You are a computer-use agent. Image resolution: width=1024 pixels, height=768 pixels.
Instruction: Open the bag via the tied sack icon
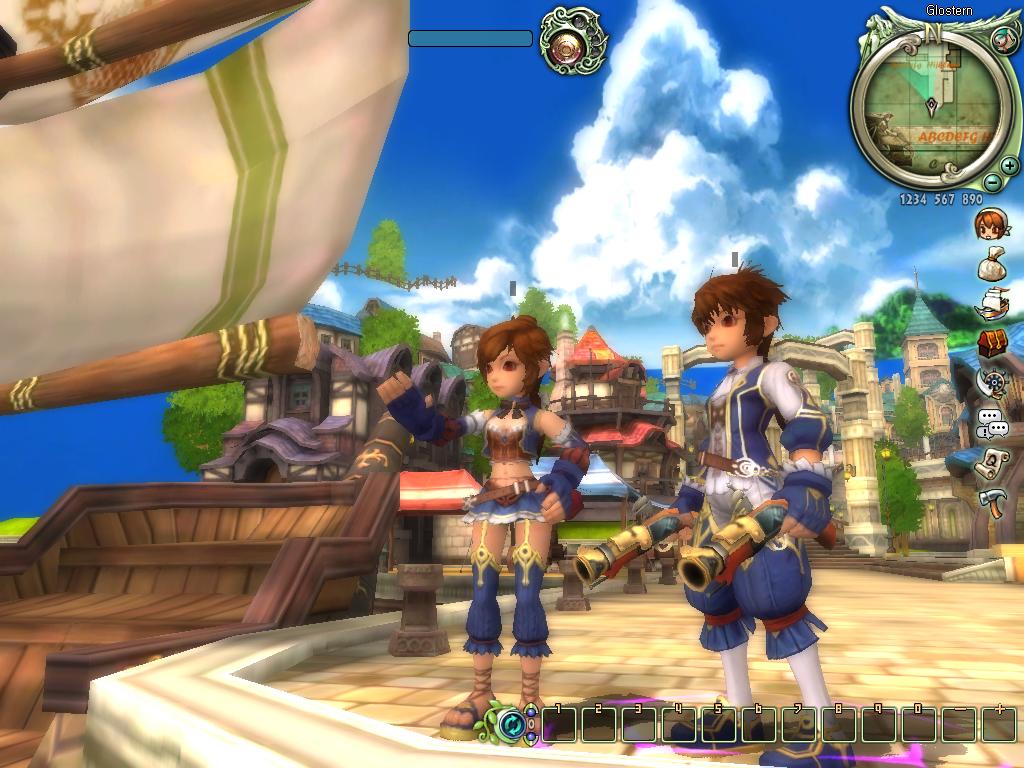[x=992, y=264]
